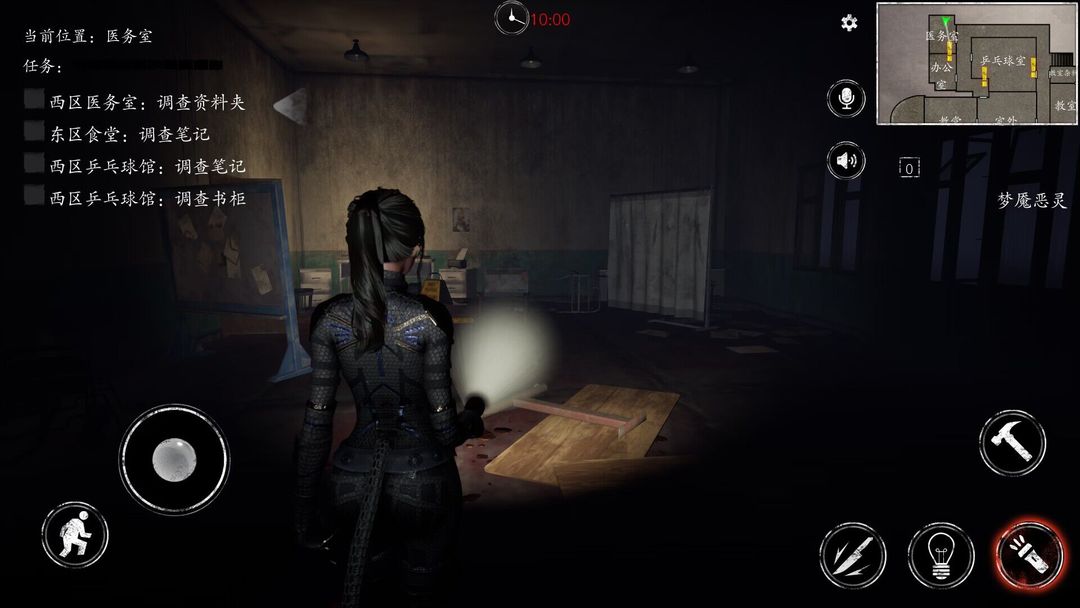The image size is (1080, 608).
Task: Toggle the microphone voice chat button
Action: click(846, 98)
